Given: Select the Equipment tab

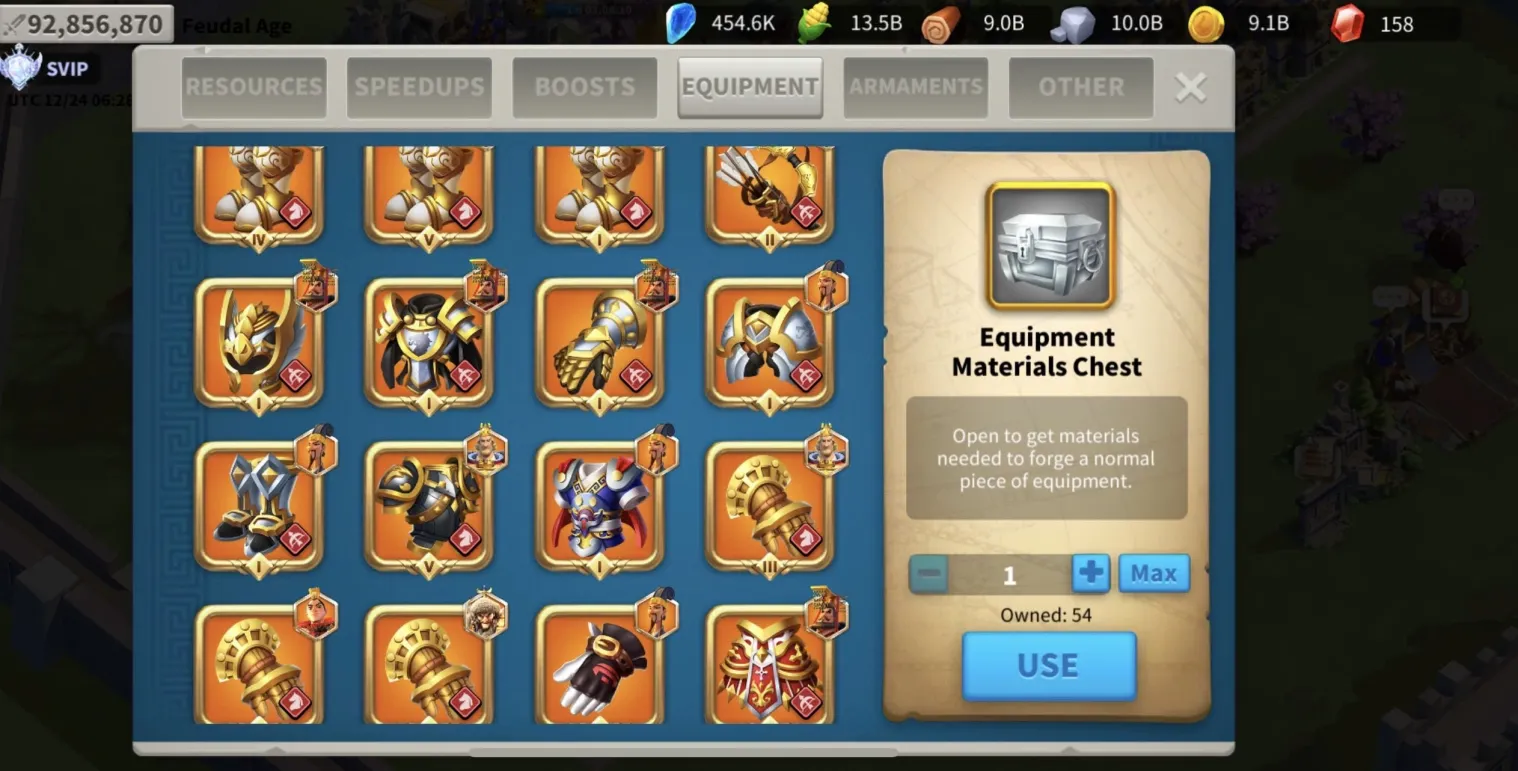Looking at the screenshot, I should tap(750, 87).
